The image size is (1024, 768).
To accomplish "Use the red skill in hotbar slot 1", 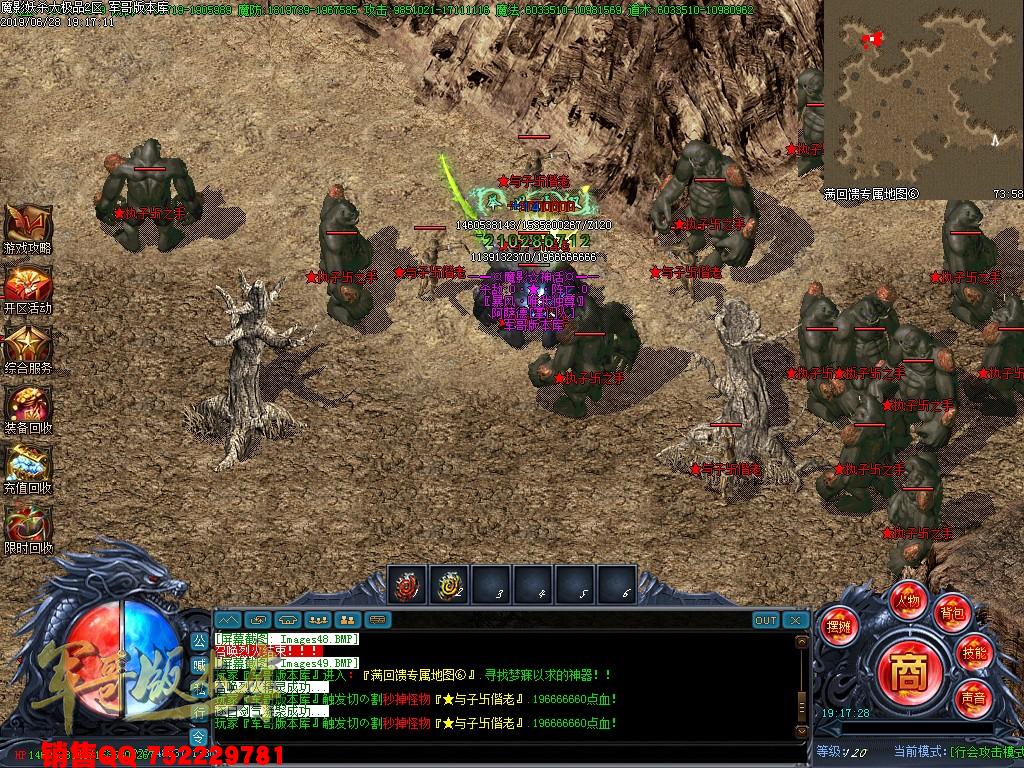I will 407,586.
